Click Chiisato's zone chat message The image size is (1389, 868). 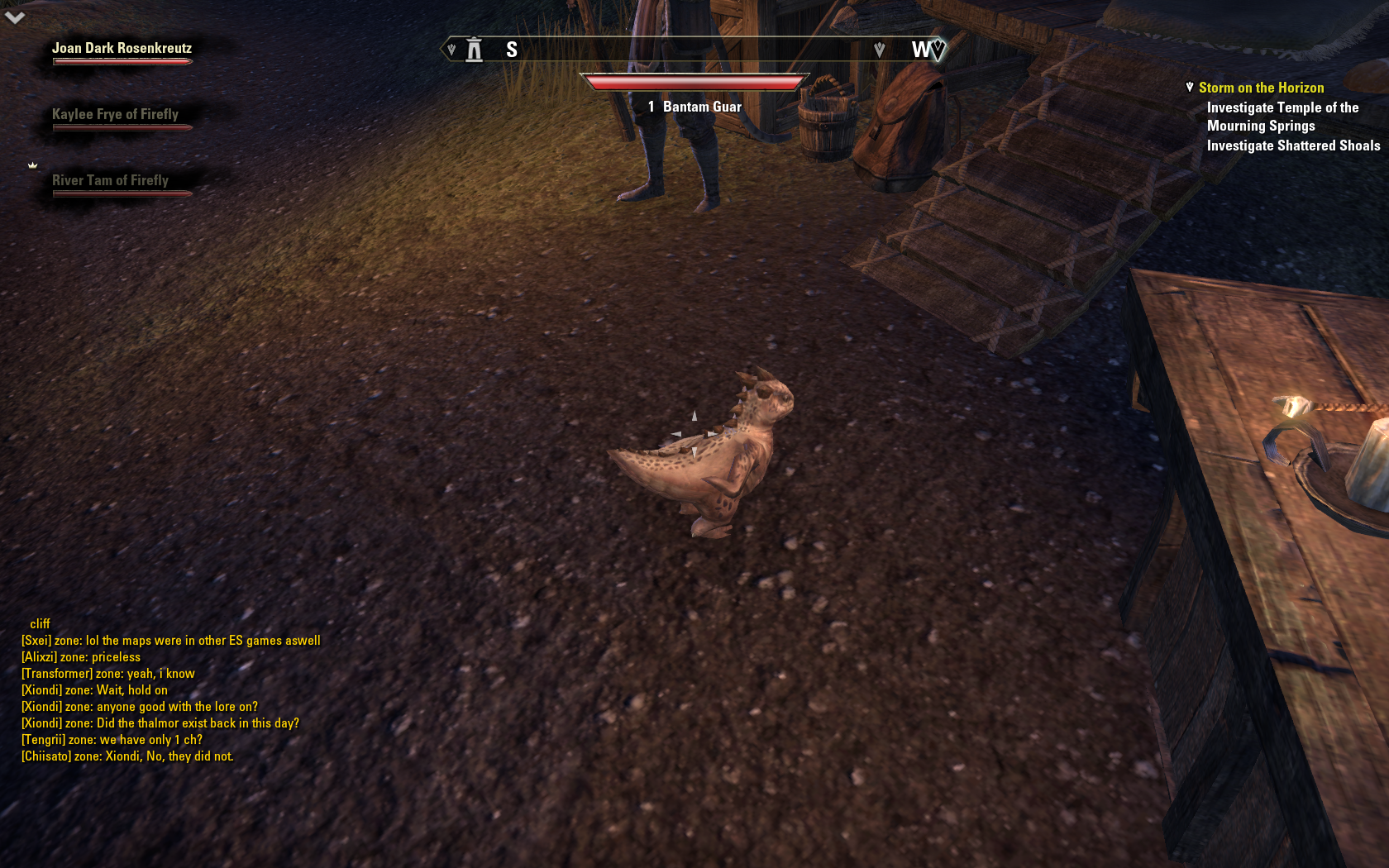(x=128, y=756)
